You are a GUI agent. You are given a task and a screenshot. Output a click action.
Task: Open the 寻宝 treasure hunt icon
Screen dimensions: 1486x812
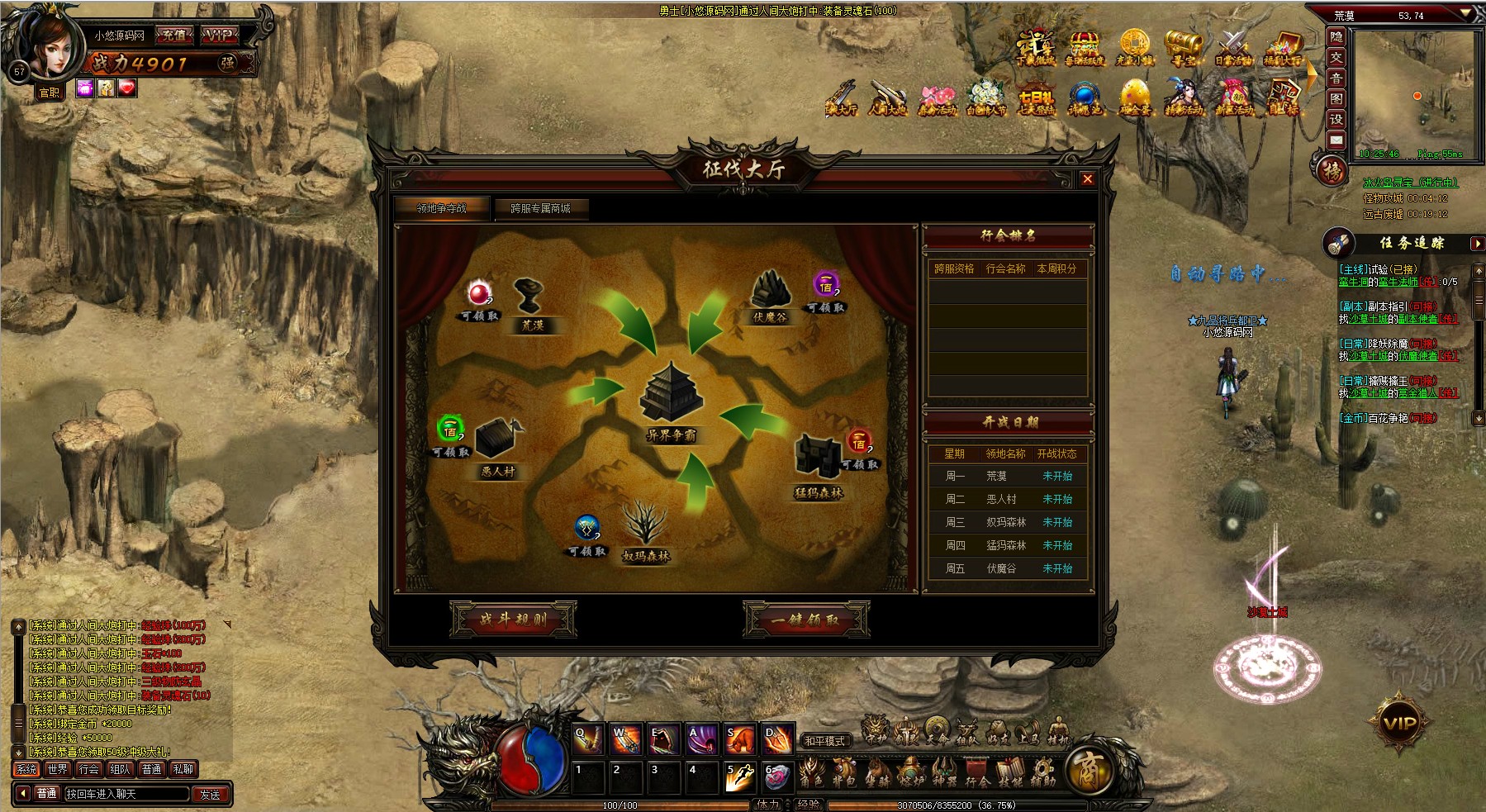1183,48
